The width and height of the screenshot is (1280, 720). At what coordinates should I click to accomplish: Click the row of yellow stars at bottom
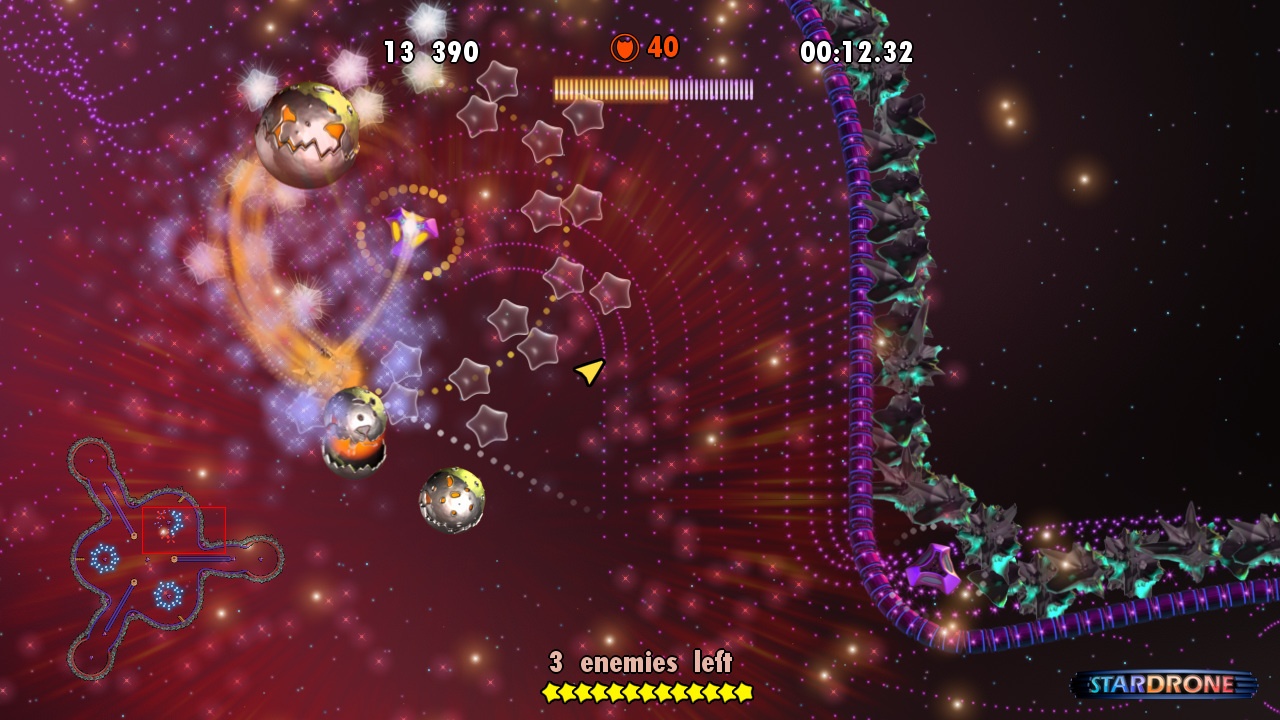point(648,690)
